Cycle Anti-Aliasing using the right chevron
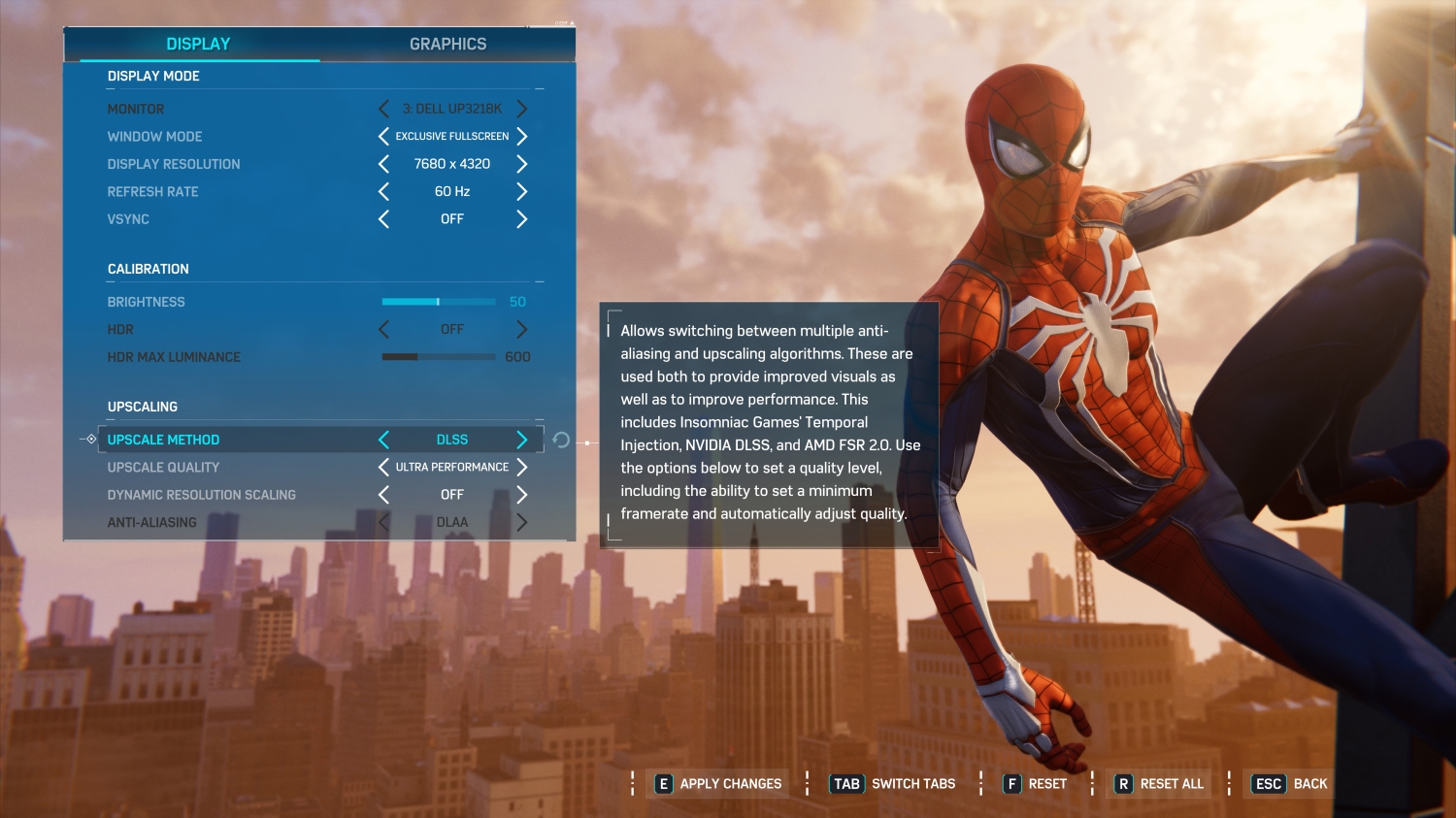 (522, 522)
